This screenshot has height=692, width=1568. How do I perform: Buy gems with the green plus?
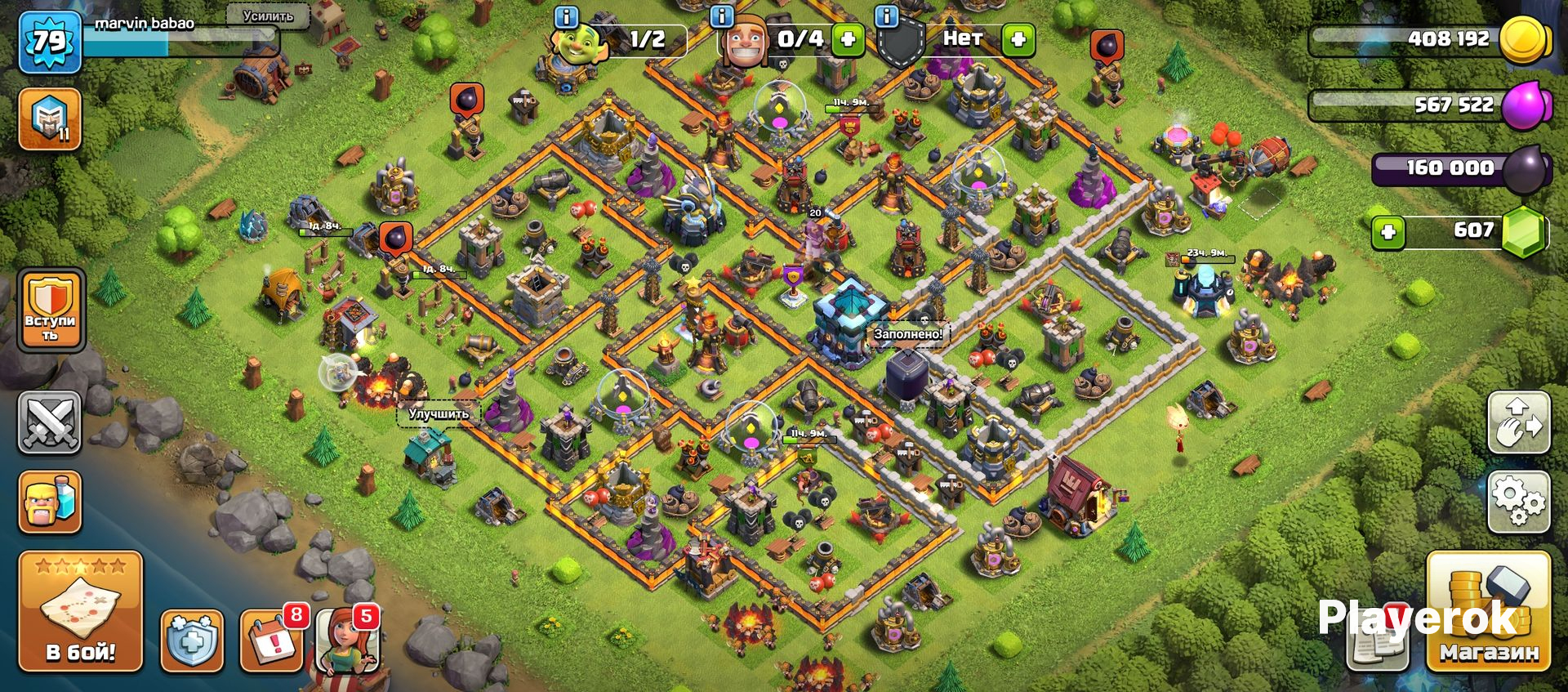click(x=1388, y=232)
